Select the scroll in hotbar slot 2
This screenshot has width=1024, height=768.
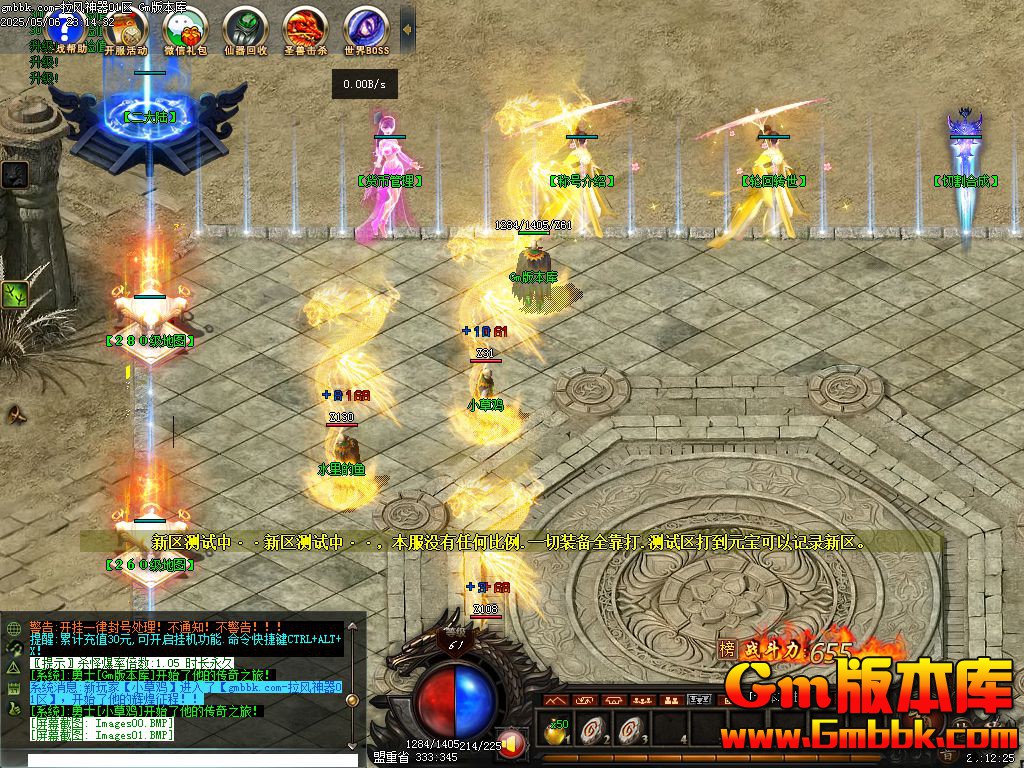pyautogui.click(x=592, y=732)
